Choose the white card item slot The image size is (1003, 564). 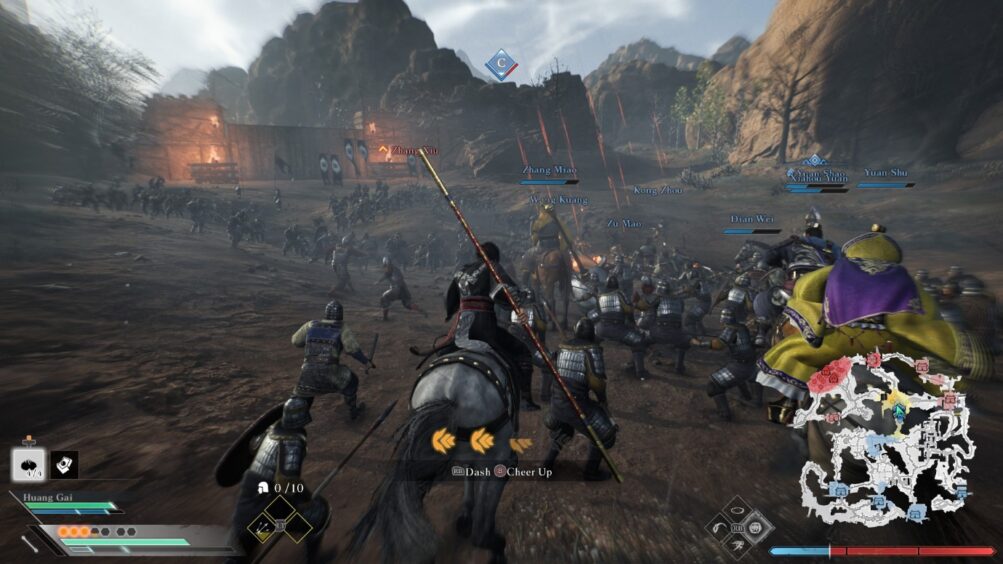click(64, 464)
